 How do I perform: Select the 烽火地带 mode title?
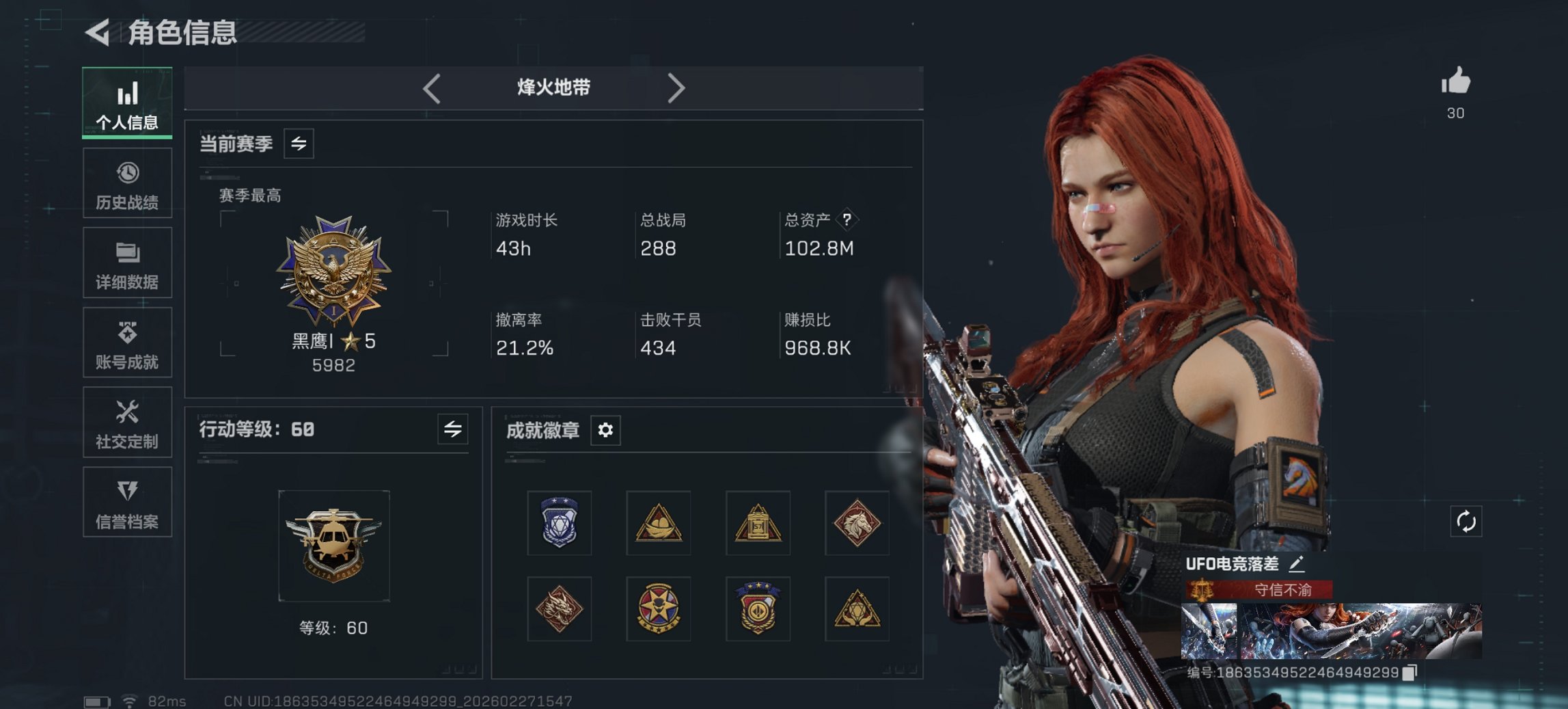(553, 88)
